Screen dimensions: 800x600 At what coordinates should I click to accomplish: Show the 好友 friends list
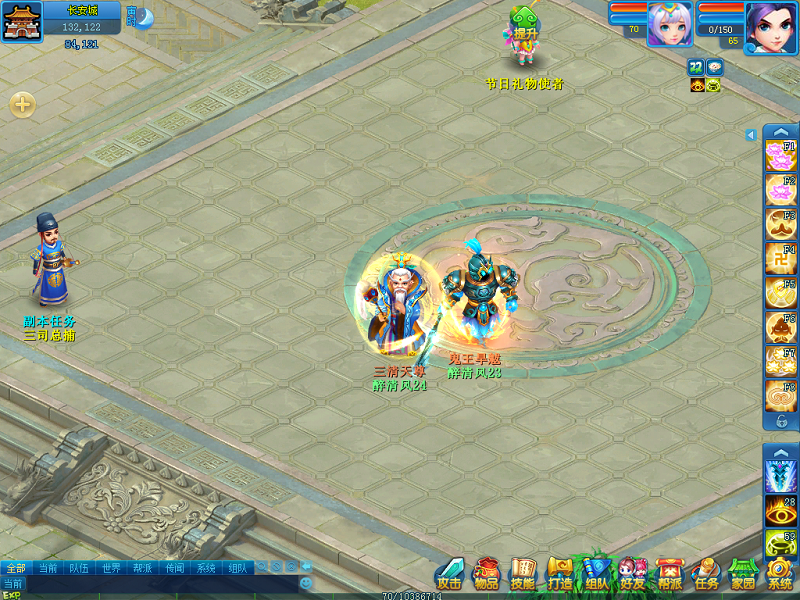(632, 574)
